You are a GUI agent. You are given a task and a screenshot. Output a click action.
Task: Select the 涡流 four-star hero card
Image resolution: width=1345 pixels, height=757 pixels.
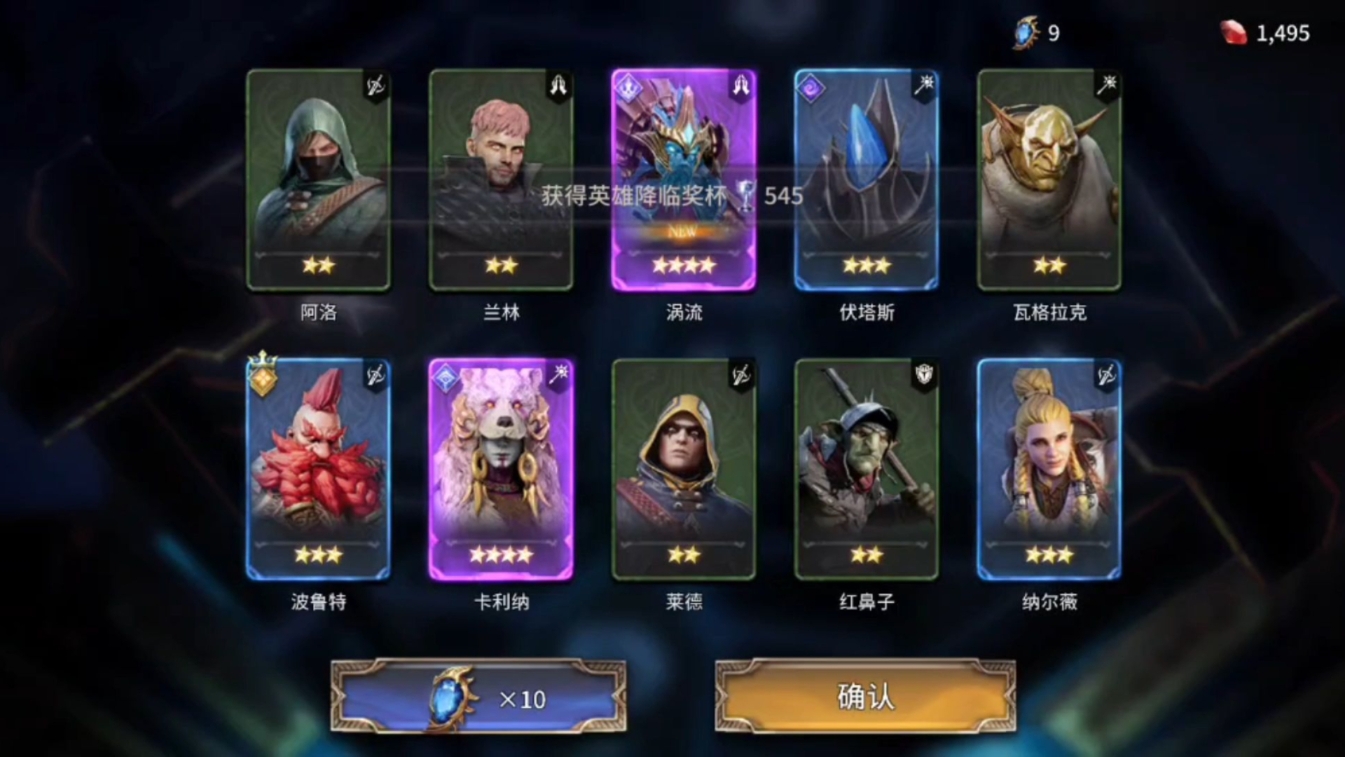click(x=684, y=180)
